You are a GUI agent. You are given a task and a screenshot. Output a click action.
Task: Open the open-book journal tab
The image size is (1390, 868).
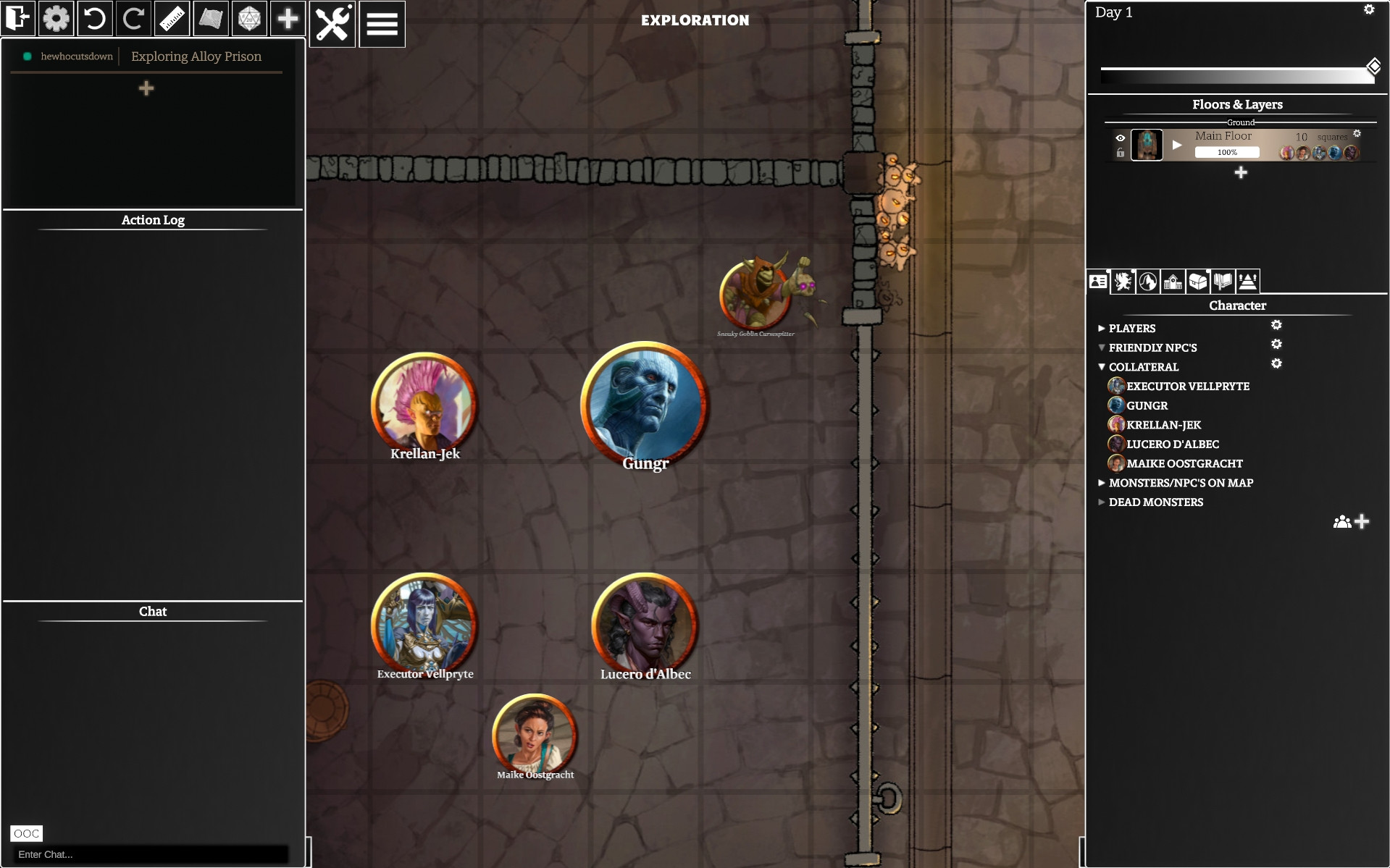(1223, 282)
